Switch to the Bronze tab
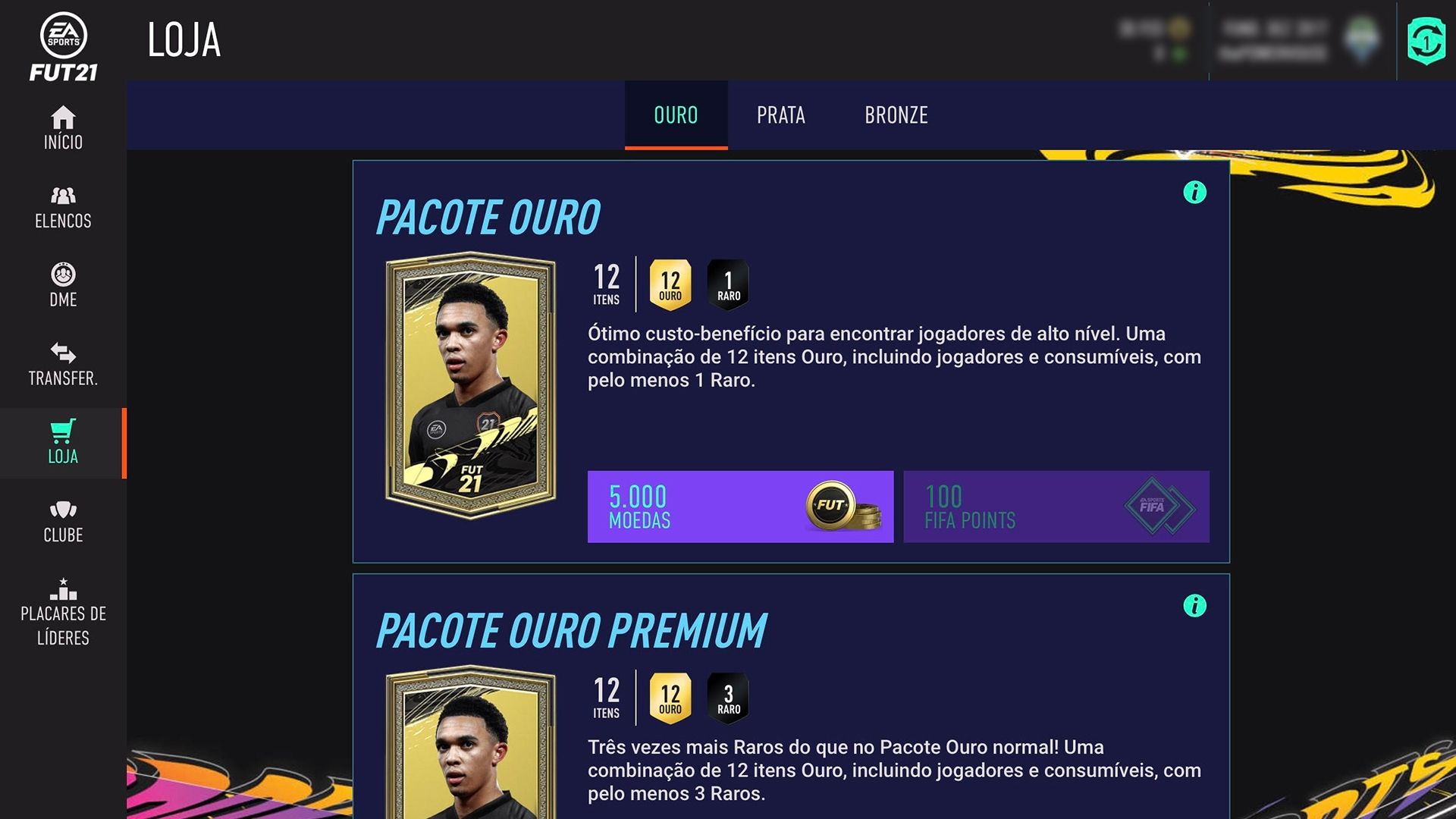Viewport: 1456px width, 819px height. coord(896,115)
